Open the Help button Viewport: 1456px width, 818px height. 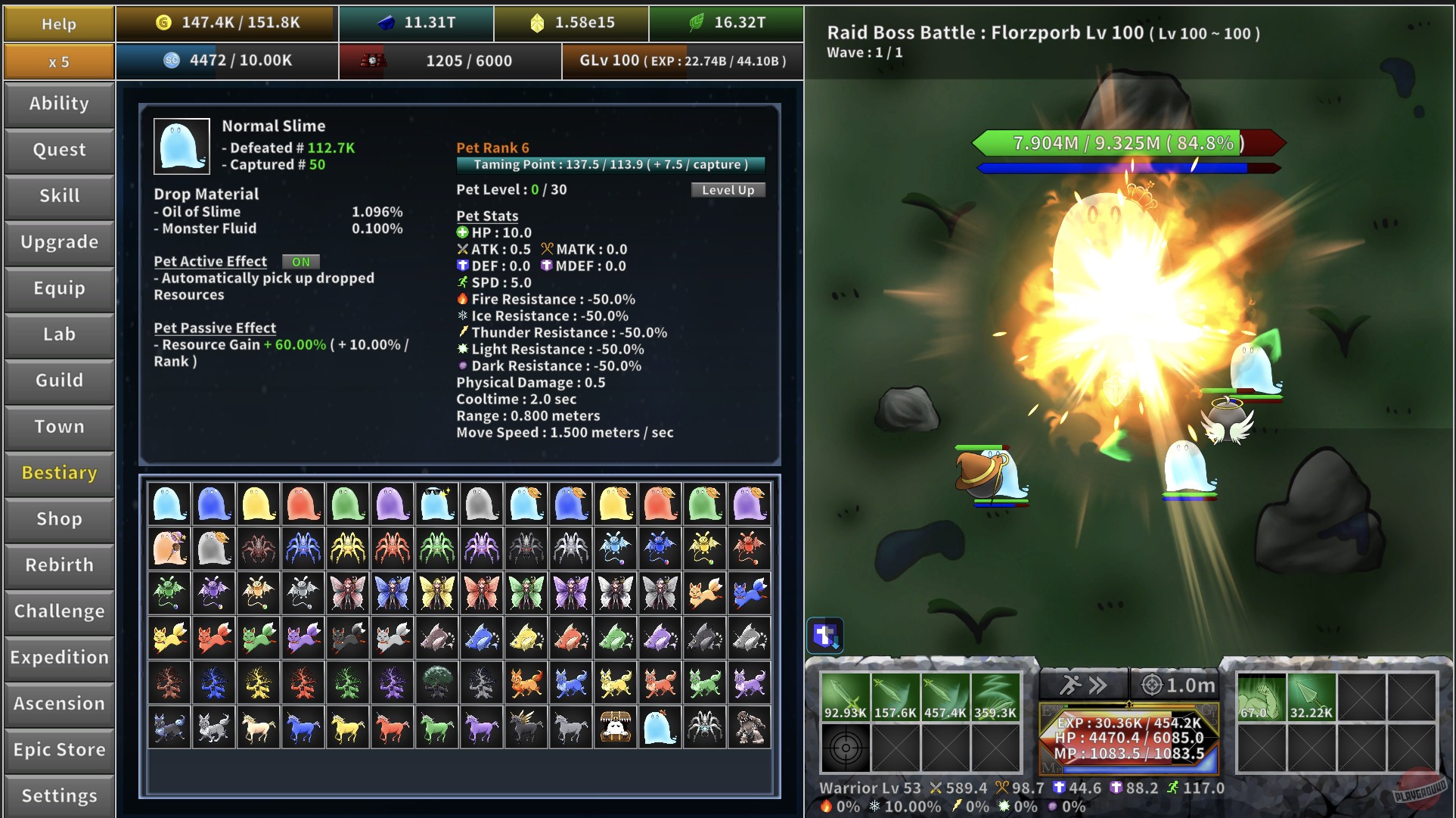pos(58,23)
